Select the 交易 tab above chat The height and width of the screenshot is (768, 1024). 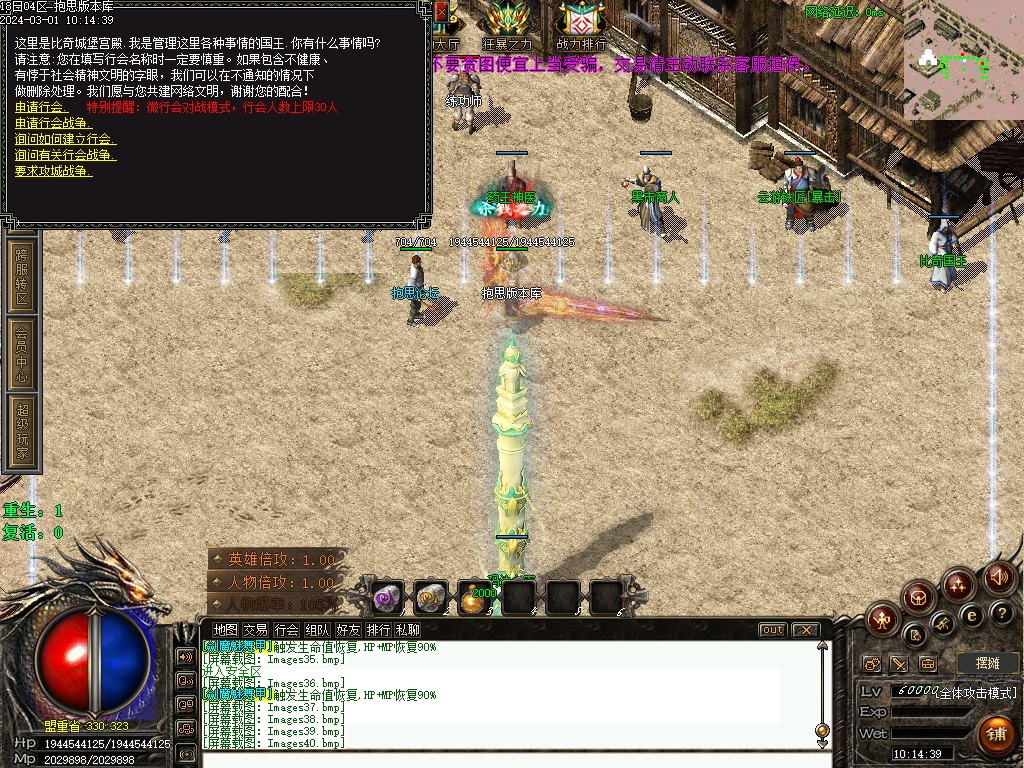tap(256, 630)
